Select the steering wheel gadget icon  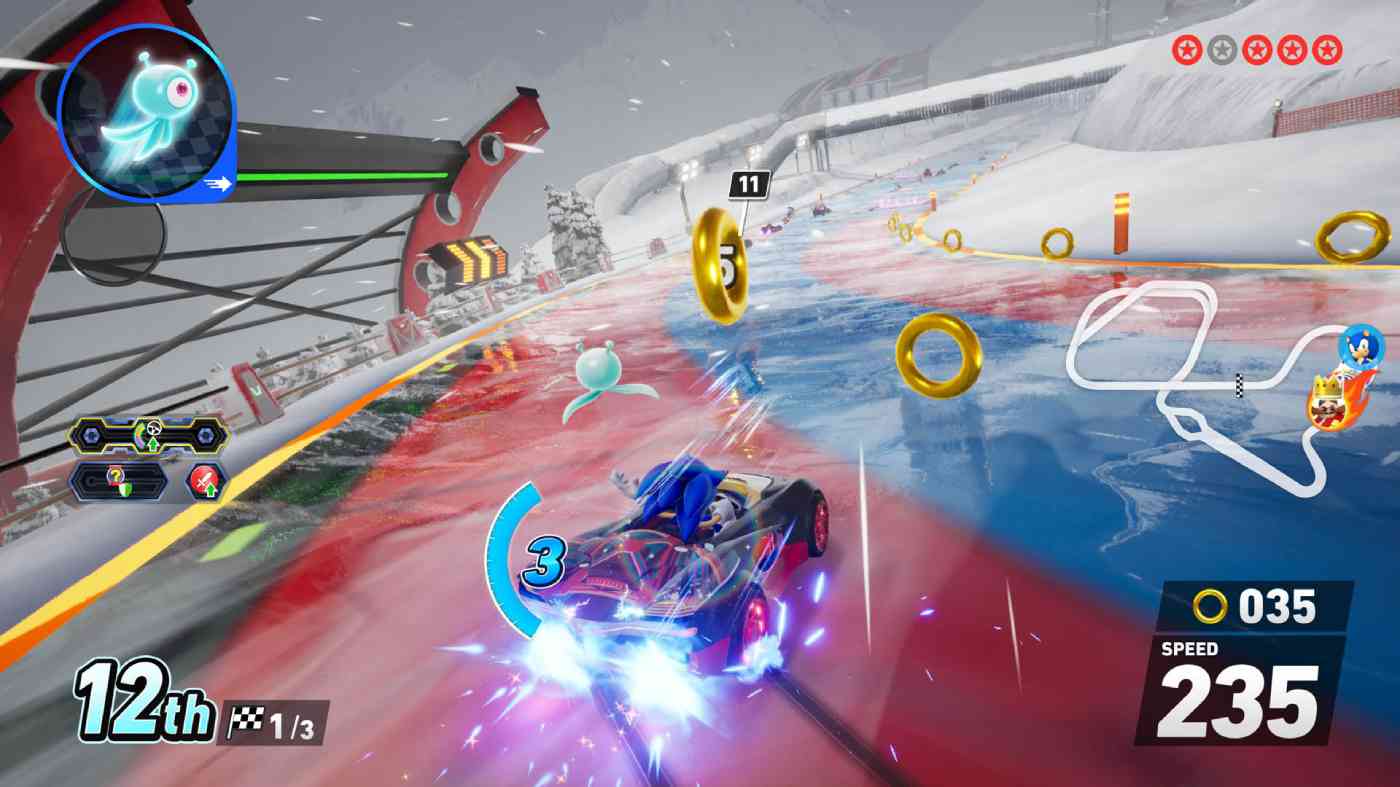(x=154, y=428)
